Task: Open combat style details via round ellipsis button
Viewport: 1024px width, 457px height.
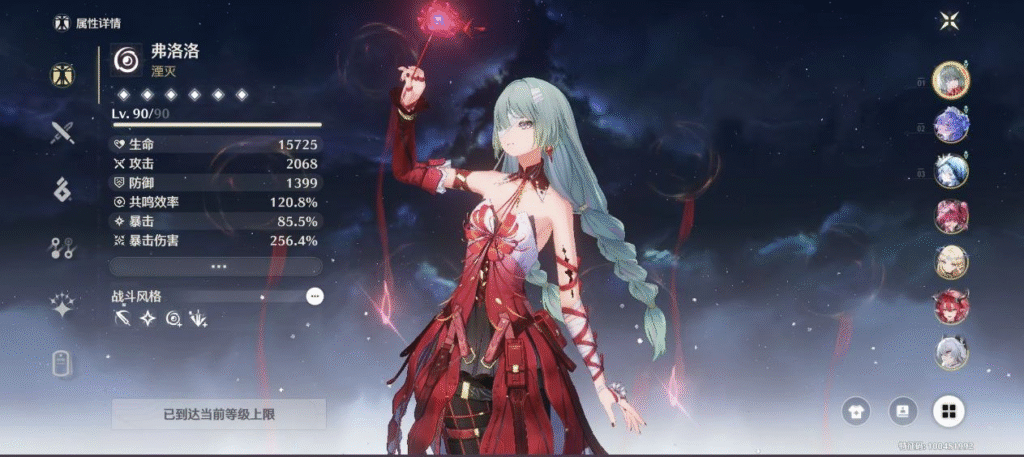Action: point(314,296)
